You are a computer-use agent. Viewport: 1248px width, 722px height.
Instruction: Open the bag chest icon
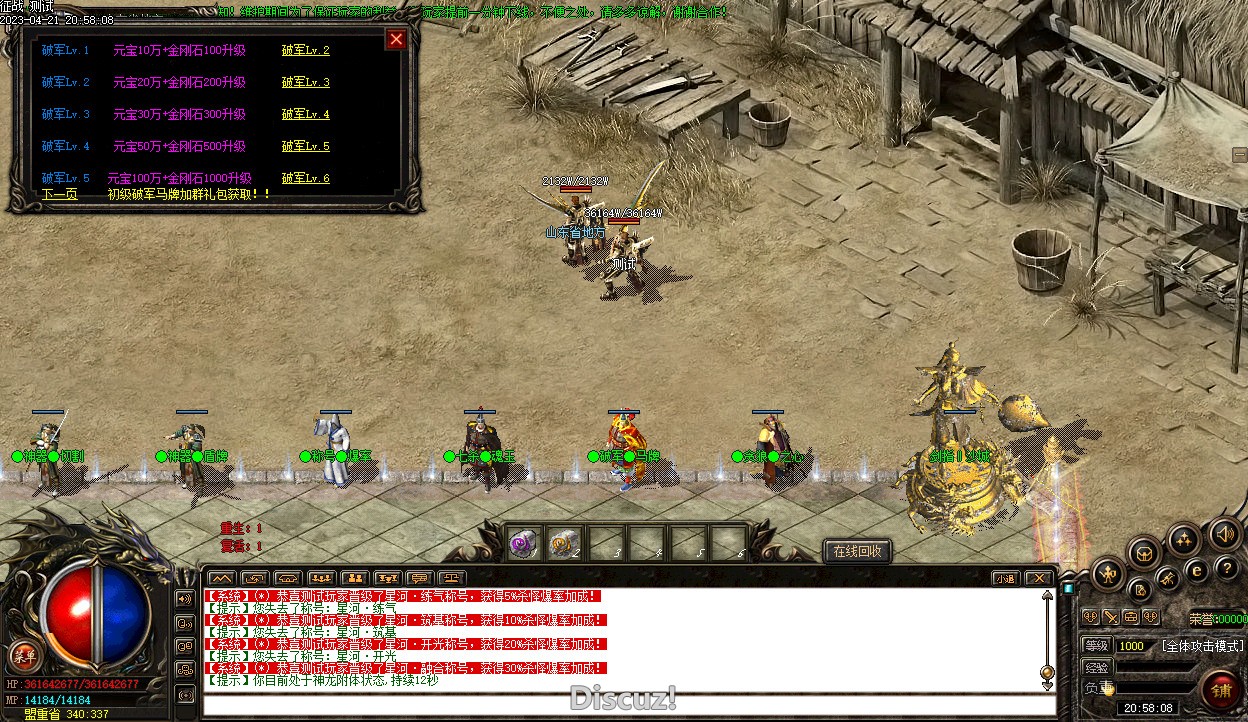pos(1145,553)
